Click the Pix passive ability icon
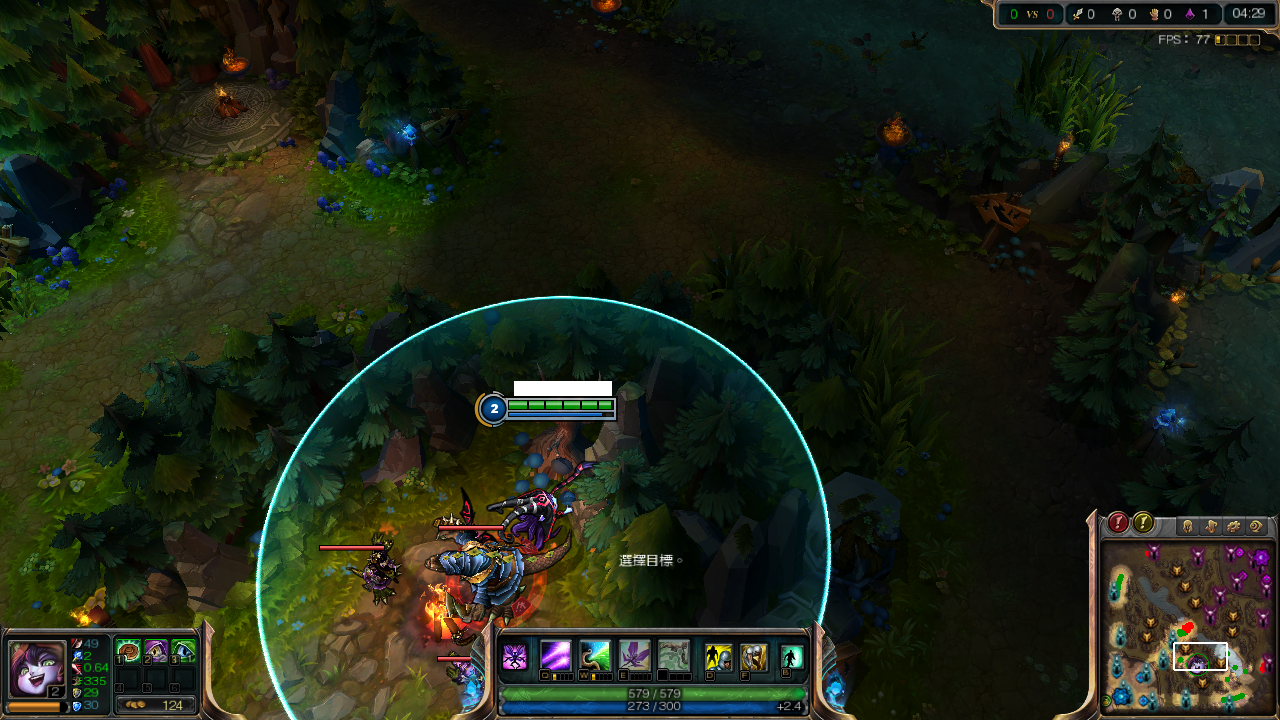The height and width of the screenshot is (720, 1280). 514,657
